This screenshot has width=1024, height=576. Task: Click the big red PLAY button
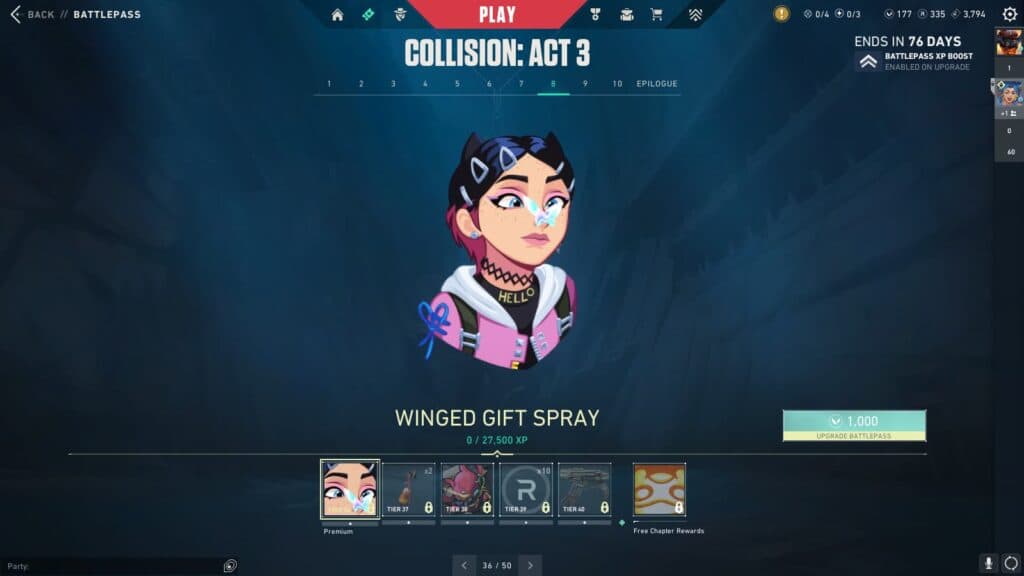[497, 15]
